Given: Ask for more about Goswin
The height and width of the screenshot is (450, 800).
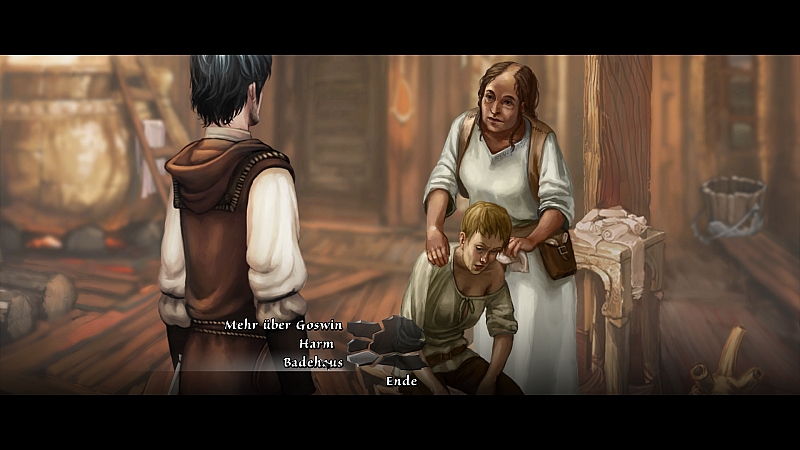Looking at the screenshot, I should (283, 325).
